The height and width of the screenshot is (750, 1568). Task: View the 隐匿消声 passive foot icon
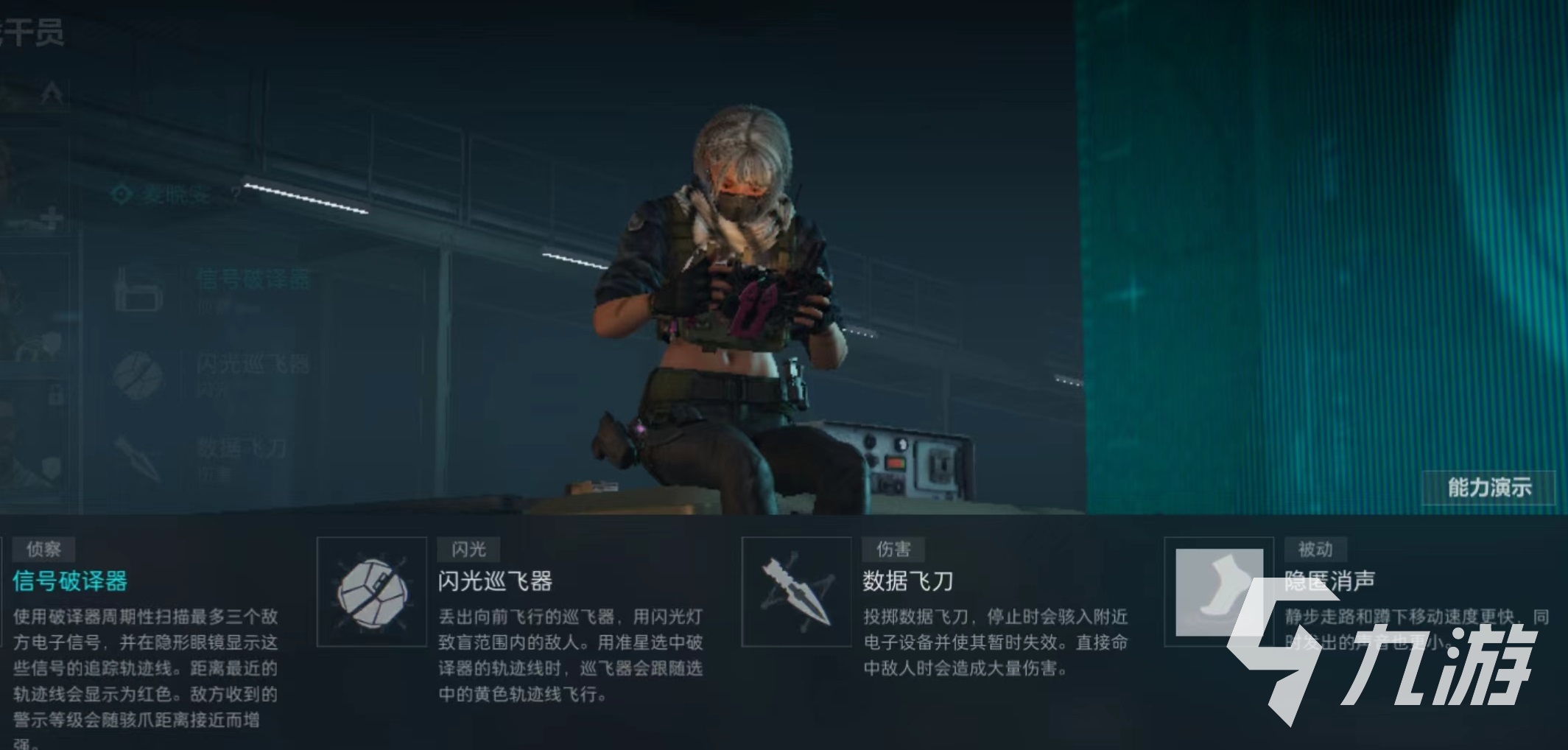pos(1218,592)
